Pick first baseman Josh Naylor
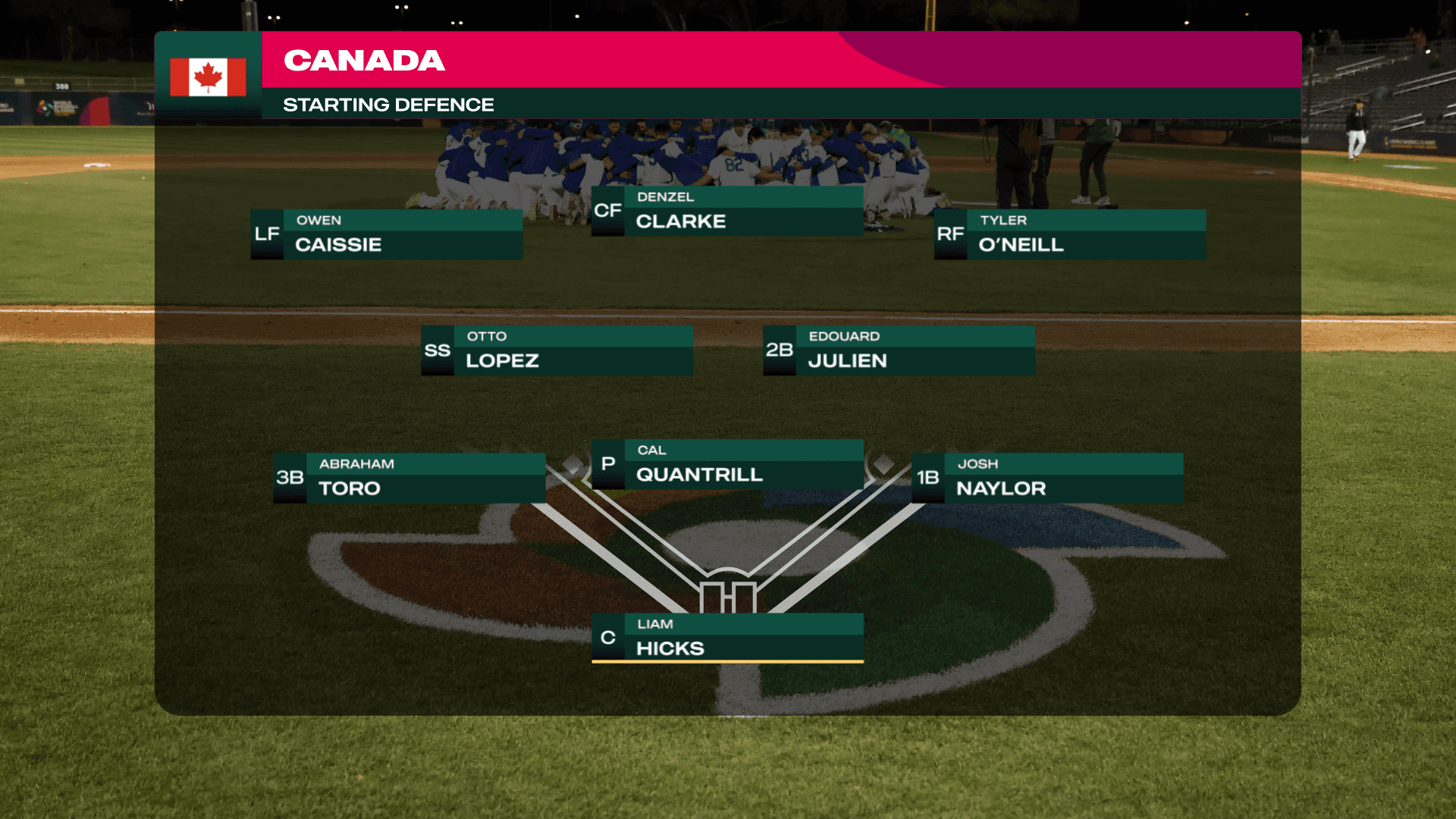Image resolution: width=1456 pixels, height=819 pixels. [x=1047, y=478]
